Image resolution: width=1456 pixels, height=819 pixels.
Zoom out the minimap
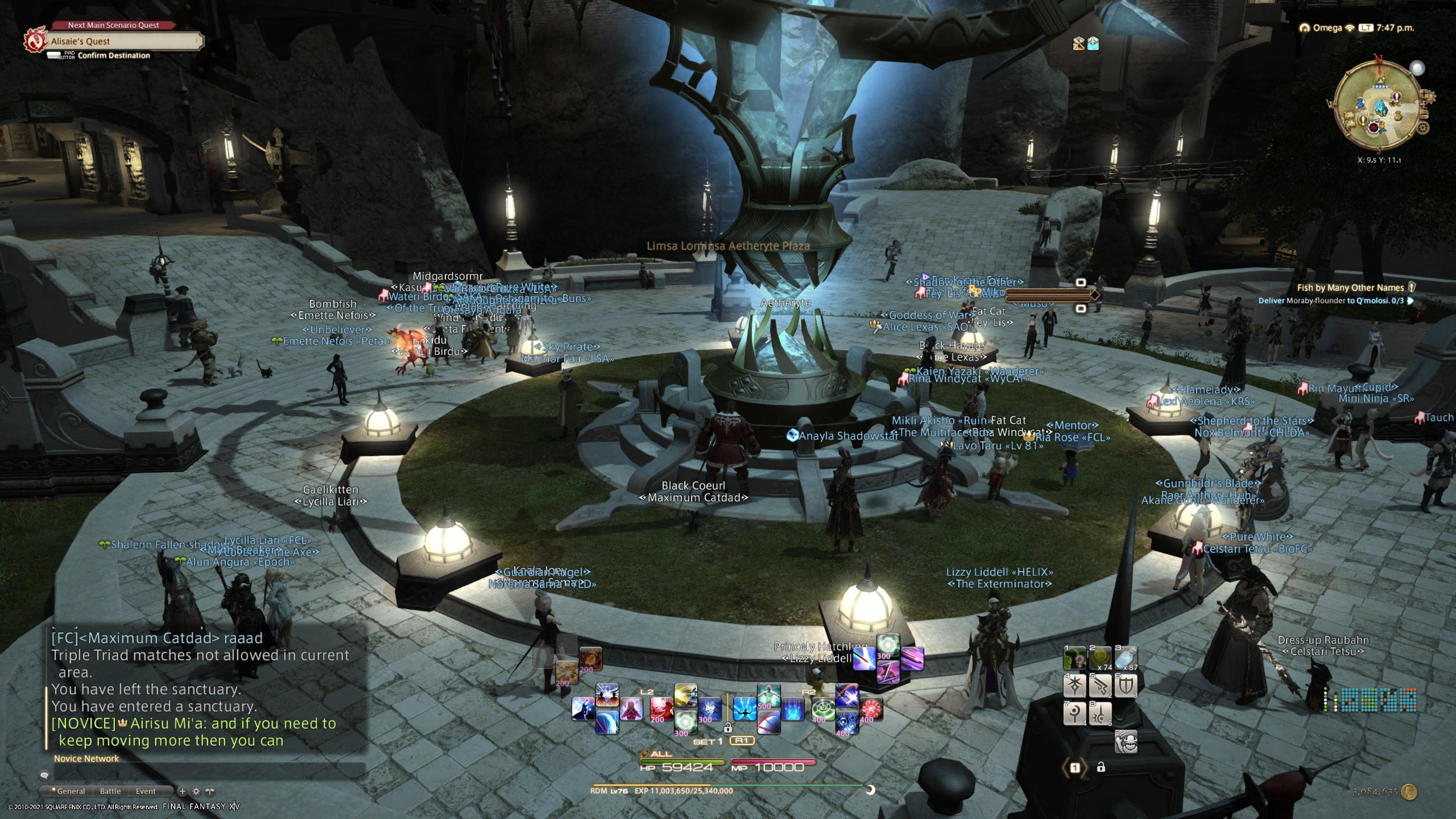[1425, 114]
